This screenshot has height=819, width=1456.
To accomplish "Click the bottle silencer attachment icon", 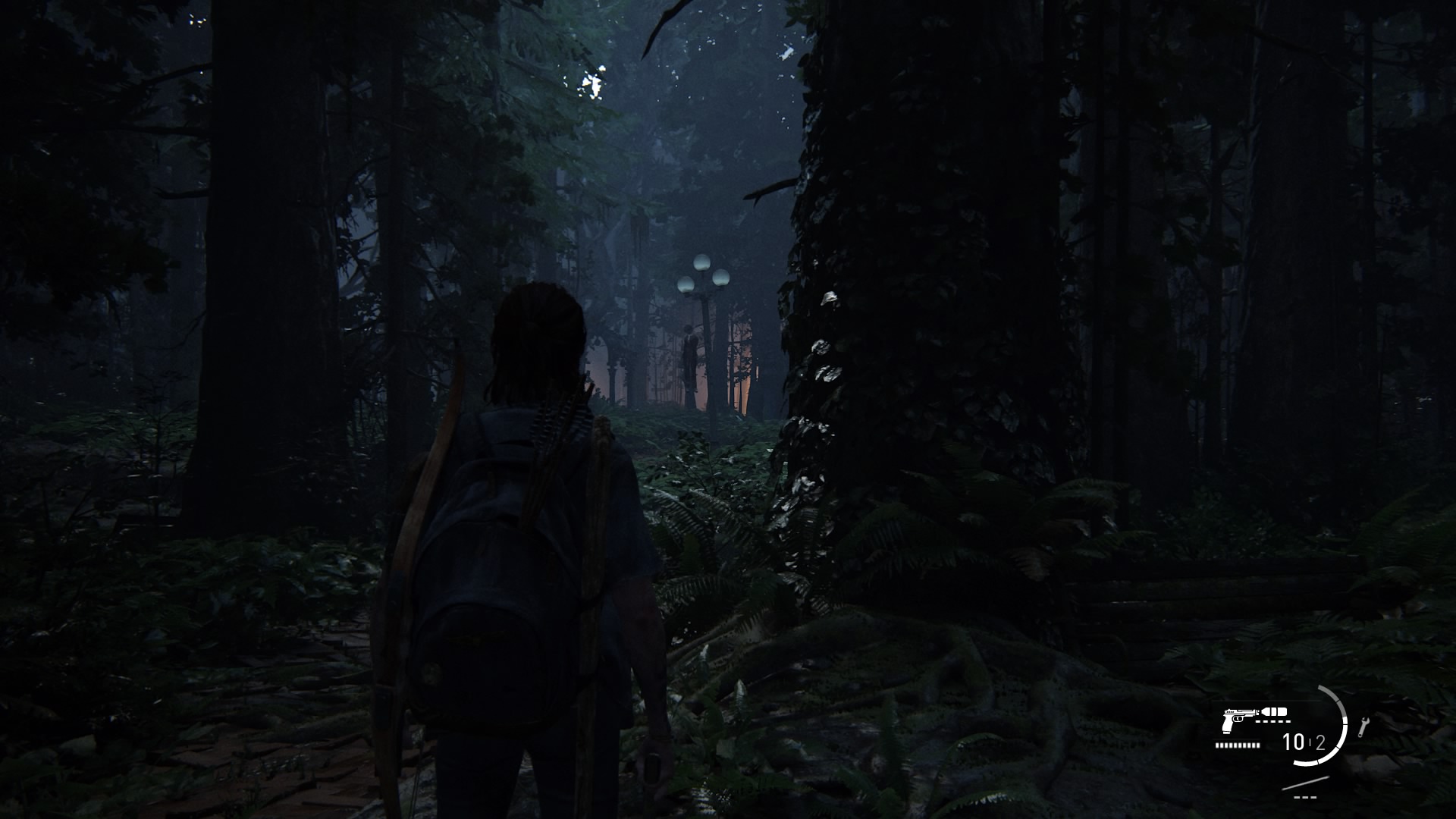I will click(1275, 712).
